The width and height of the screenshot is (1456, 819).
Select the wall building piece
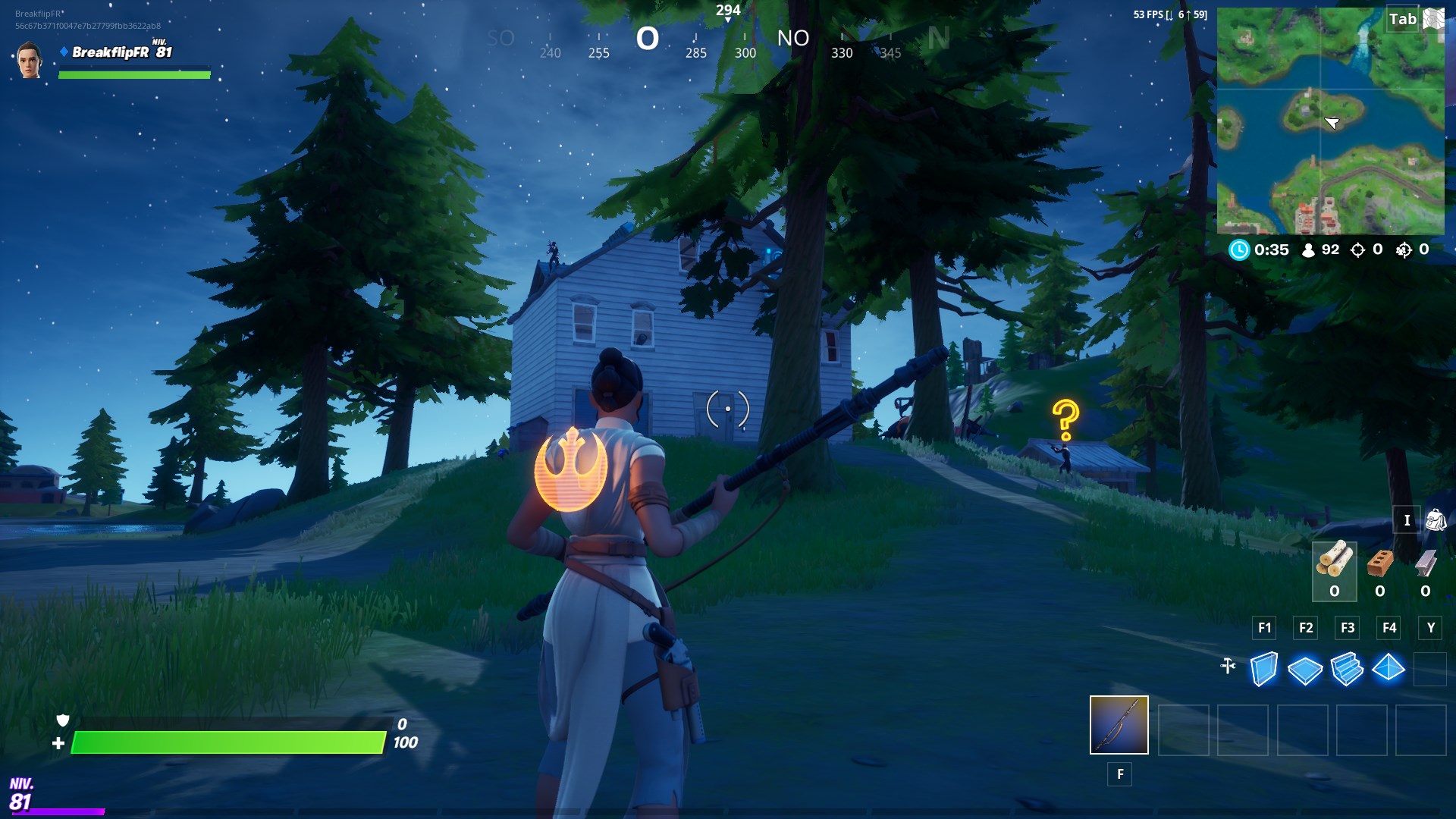pos(1263,669)
